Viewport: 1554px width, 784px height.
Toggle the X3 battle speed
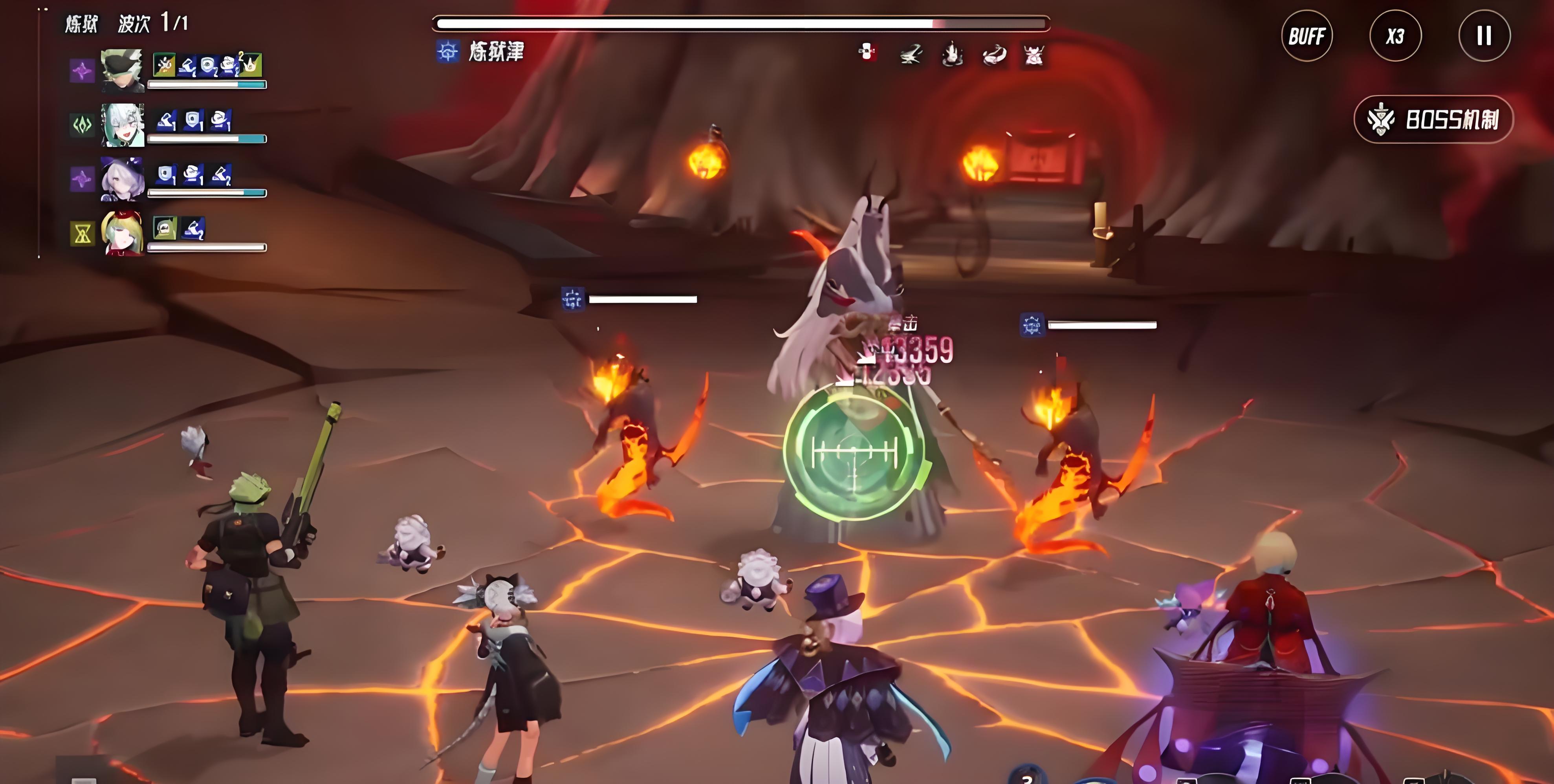pos(1395,36)
